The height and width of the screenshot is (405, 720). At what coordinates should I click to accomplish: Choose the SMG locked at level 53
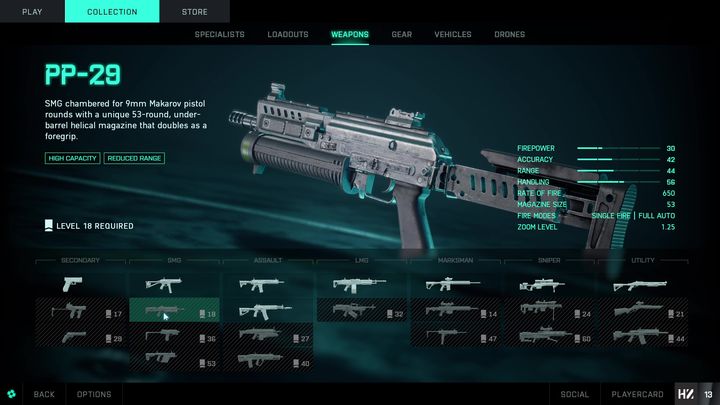click(x=173, y=361)
